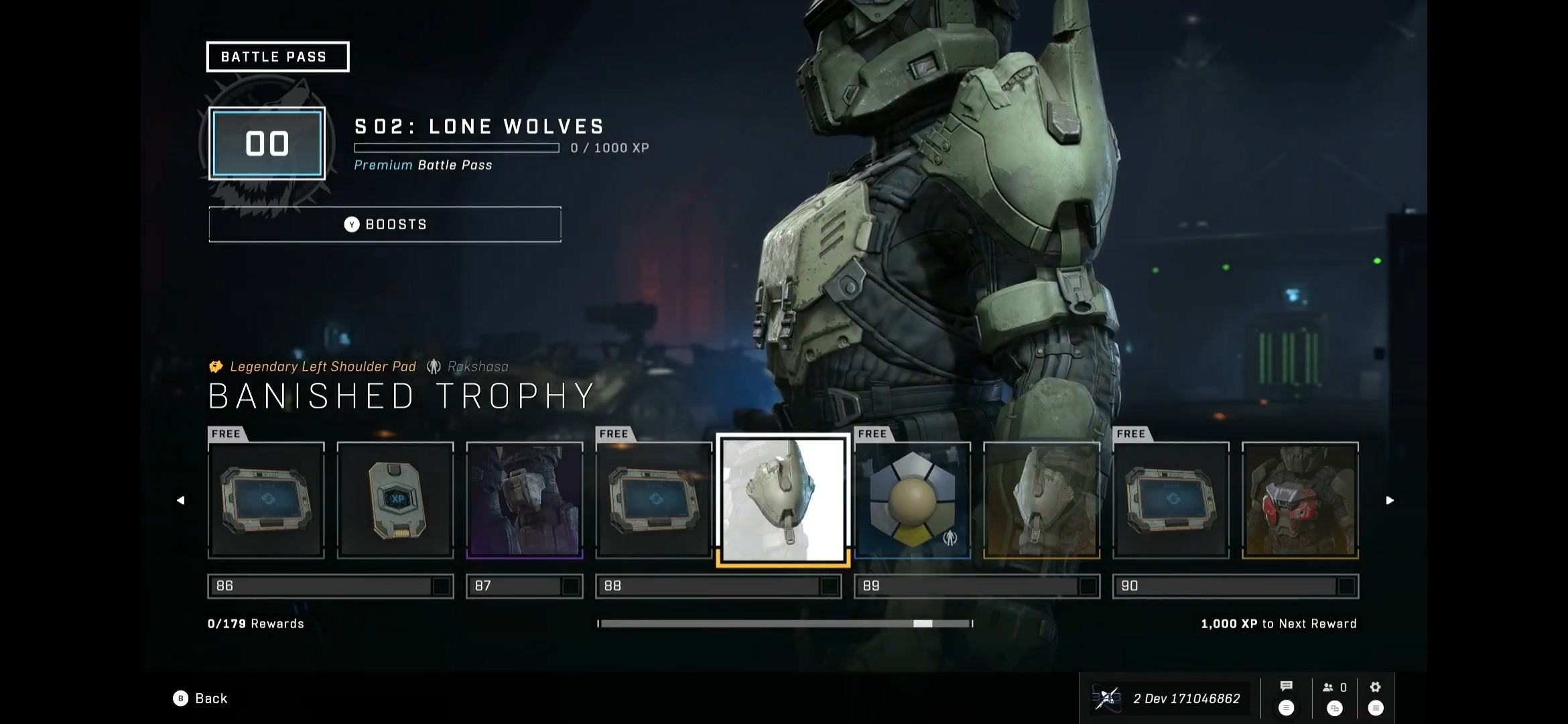Click the season level 00 emblem box
The image size is (1568, 724).
click(267, 143)
